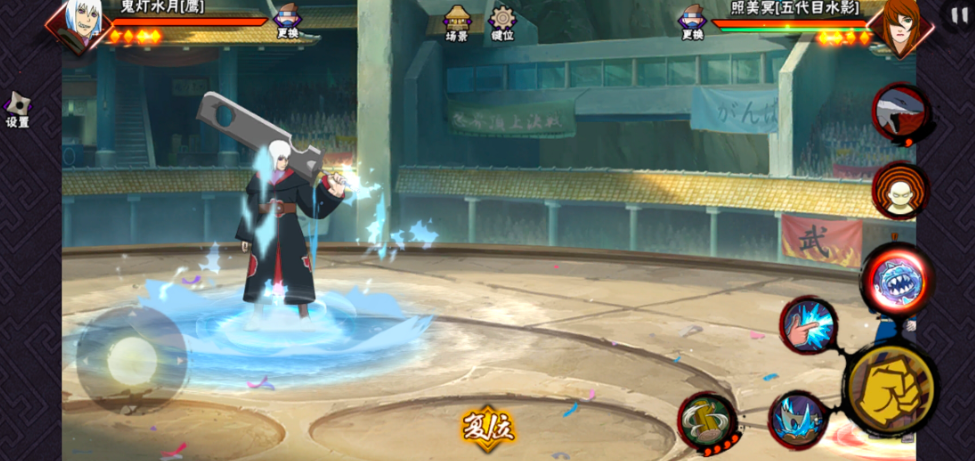This screenshot has width=975, height=461.
Task: Pause the match
Action: point(956,15)
